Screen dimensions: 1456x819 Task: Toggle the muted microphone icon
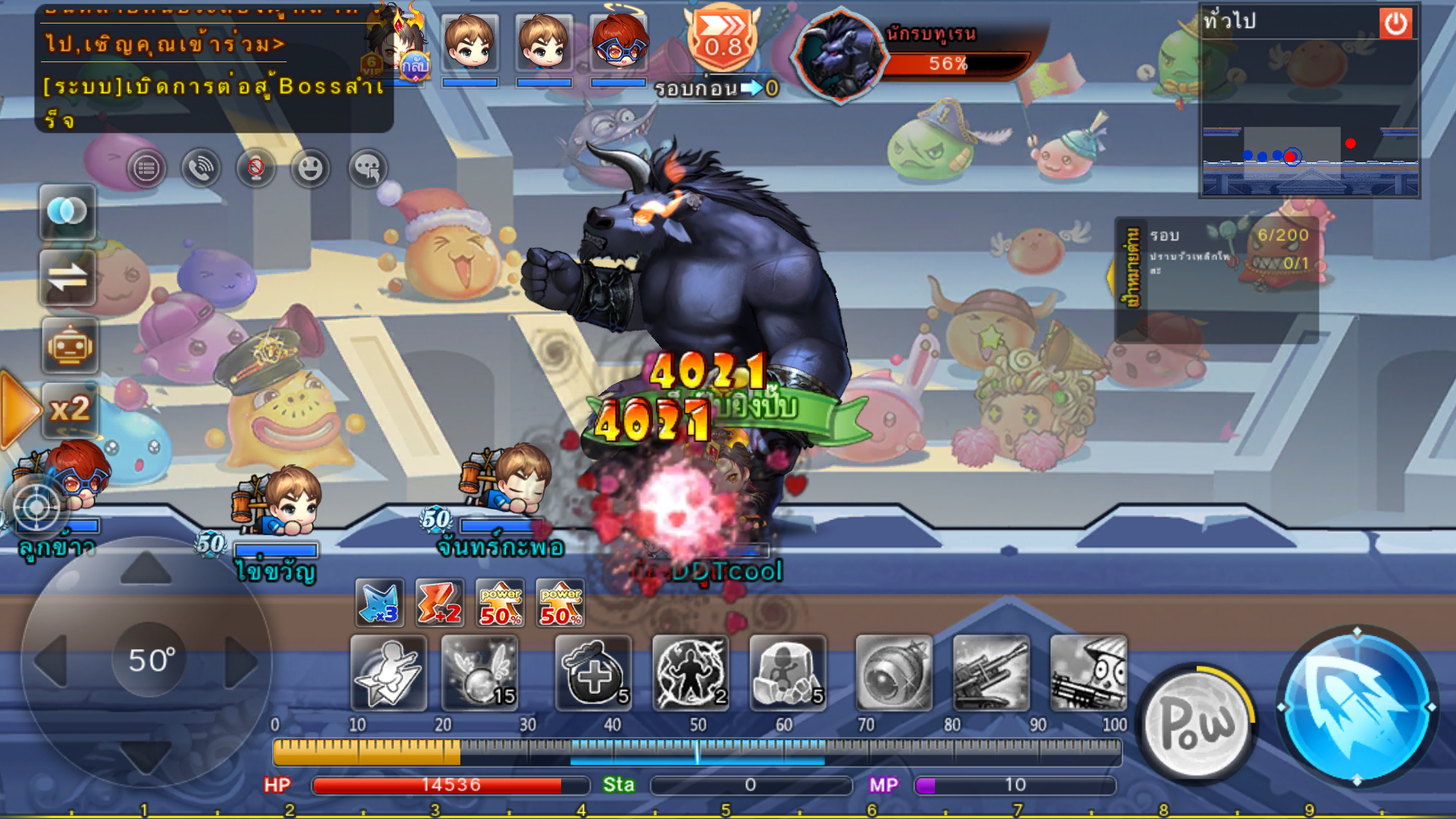tap(256, 168)
